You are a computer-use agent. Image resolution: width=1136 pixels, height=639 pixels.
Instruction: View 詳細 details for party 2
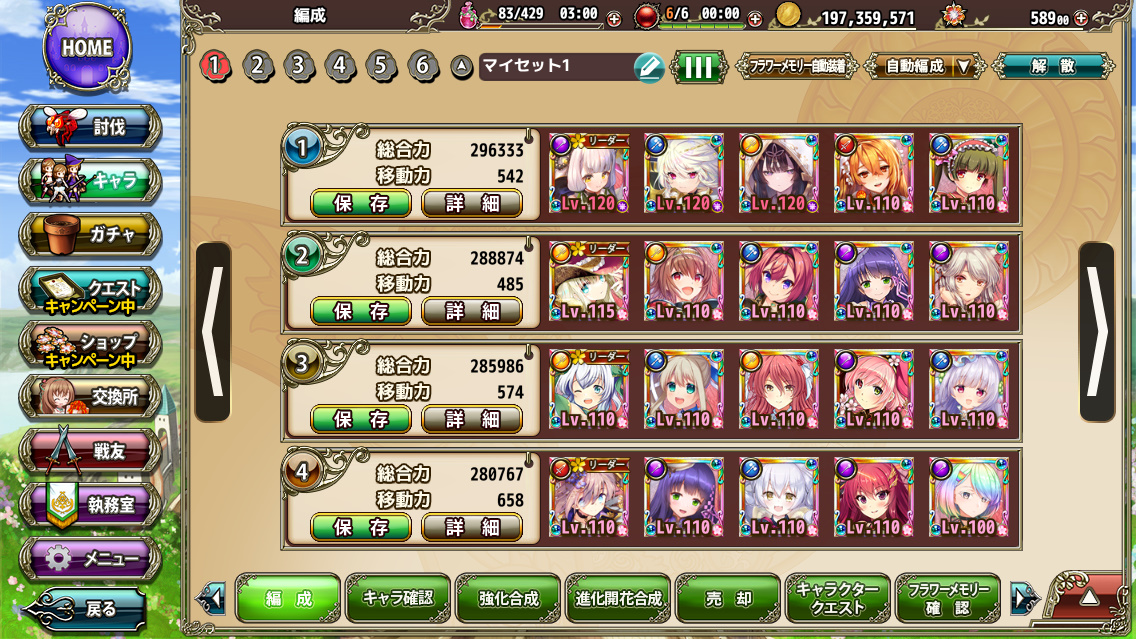(472, 311)
